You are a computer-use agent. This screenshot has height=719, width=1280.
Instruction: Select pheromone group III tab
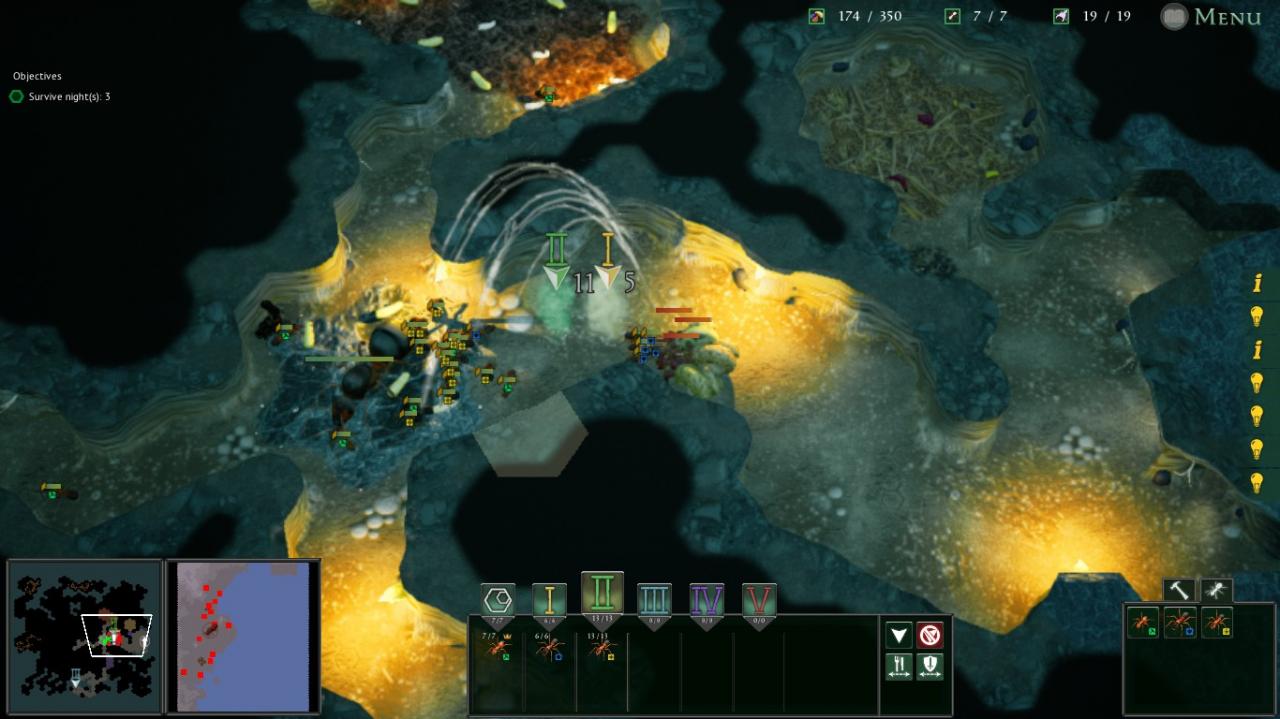pyautogui.click(x=654, y=600)
